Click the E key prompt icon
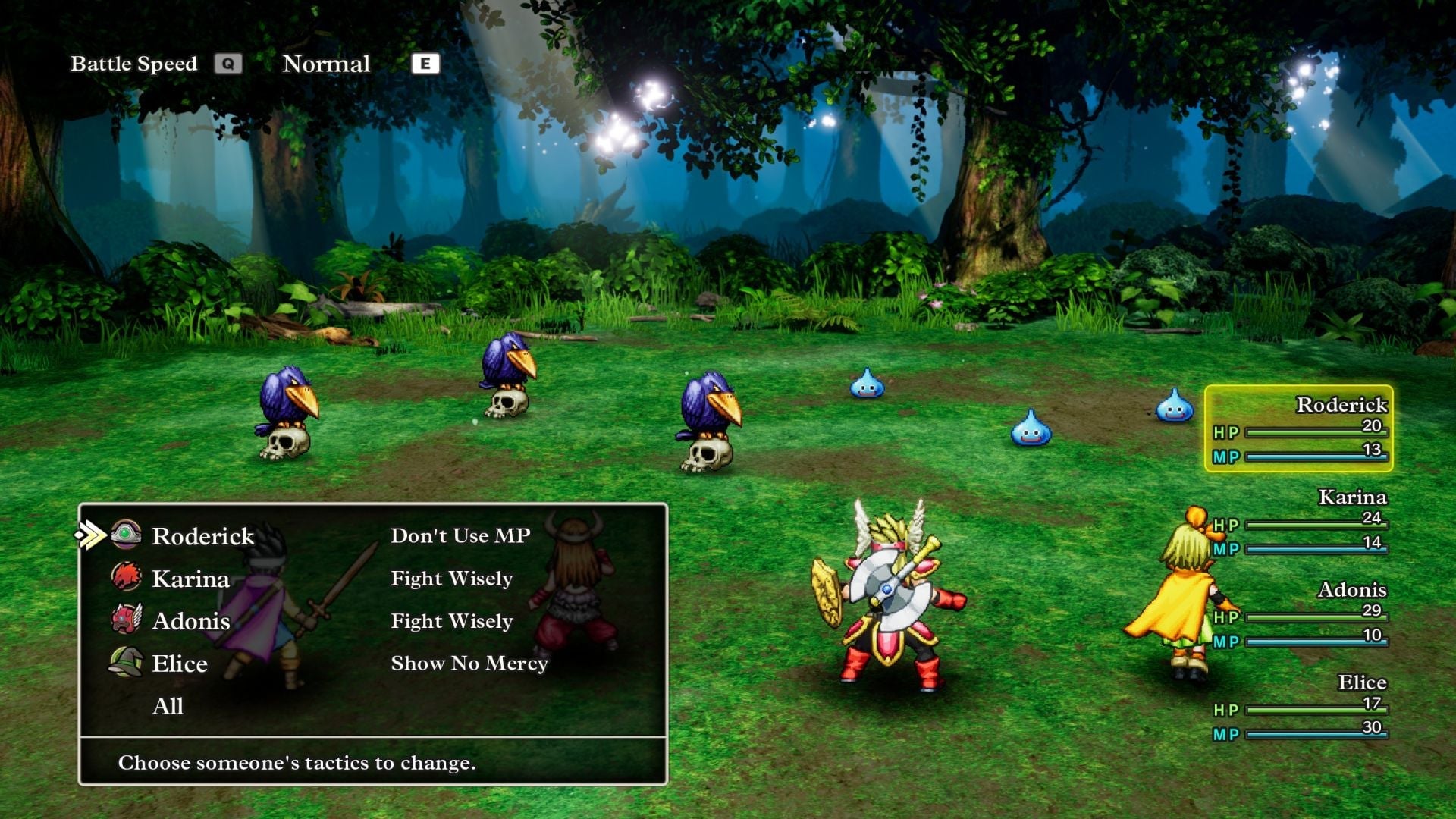Viewport: 1456px width, 819px height. tap(425, 64)
